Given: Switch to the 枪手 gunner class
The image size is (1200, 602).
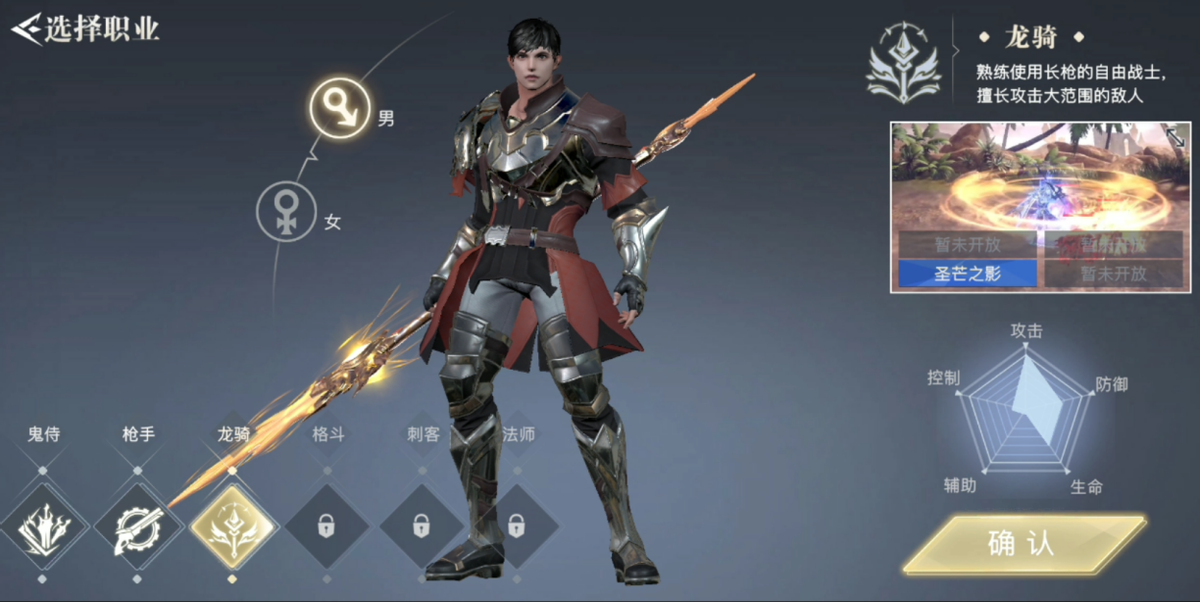Looking at the screenshot, I should click(137, 526).
